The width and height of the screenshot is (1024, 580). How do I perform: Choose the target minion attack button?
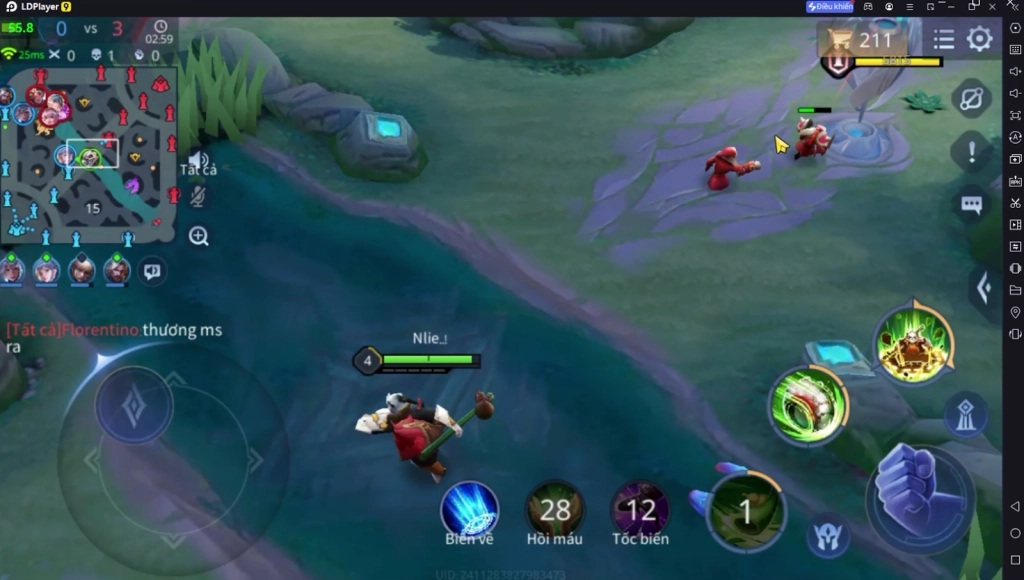pyautogui.click(x=828, y=535)
